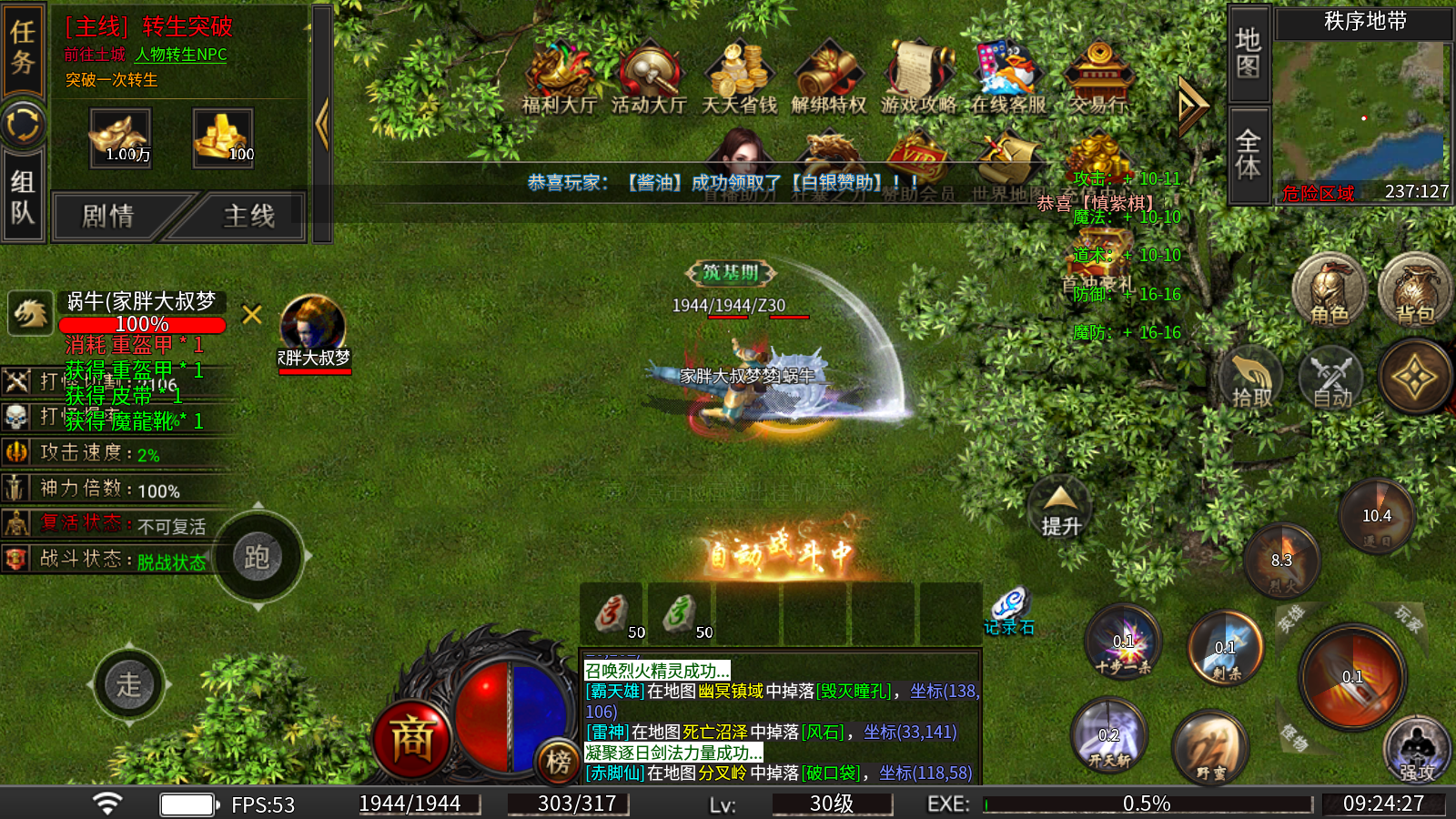Open the 交易行 trading house
This screenshot has width=1456, height=819.
(x=1098, y=77)
